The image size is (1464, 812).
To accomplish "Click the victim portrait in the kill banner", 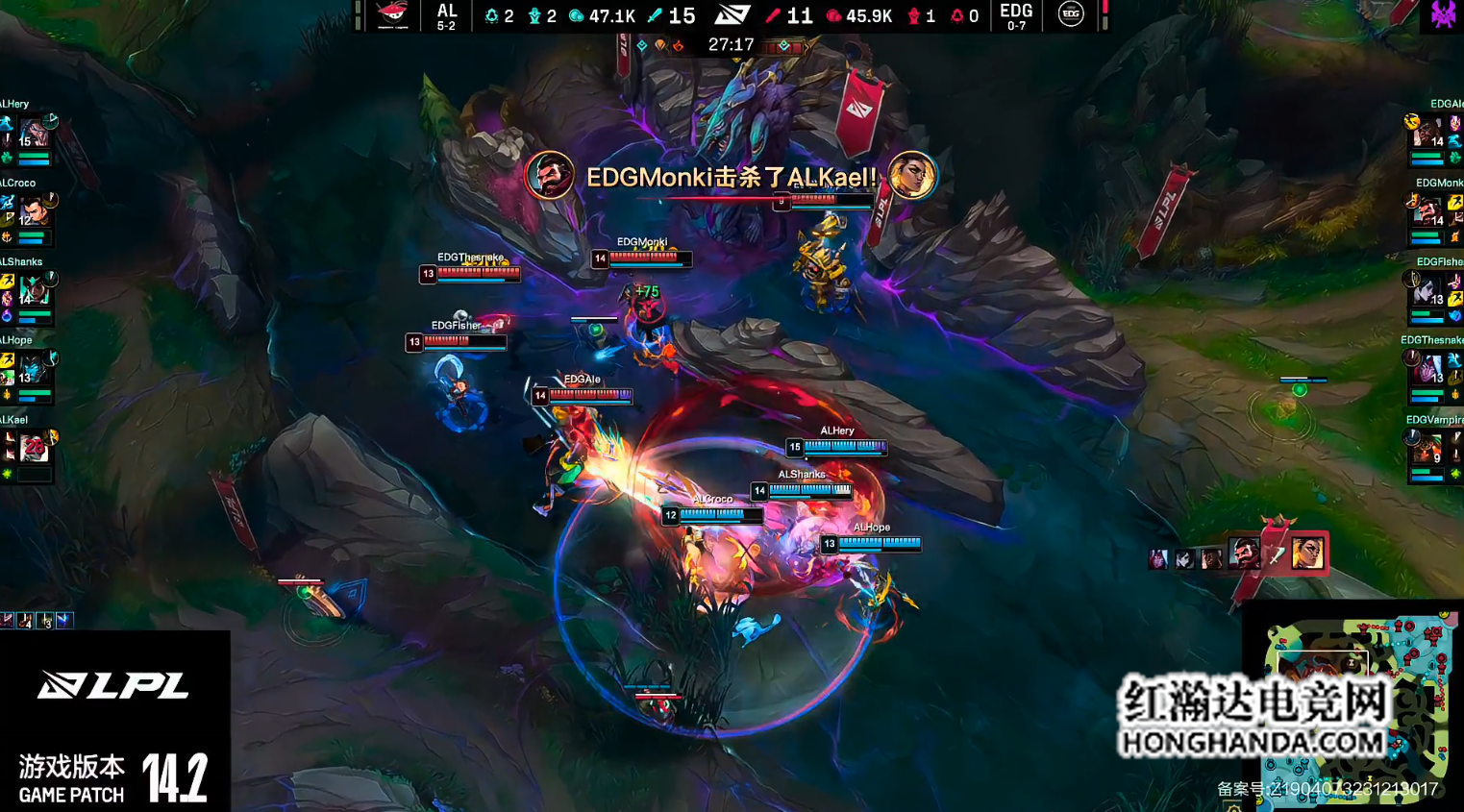I will coord(911,177).
